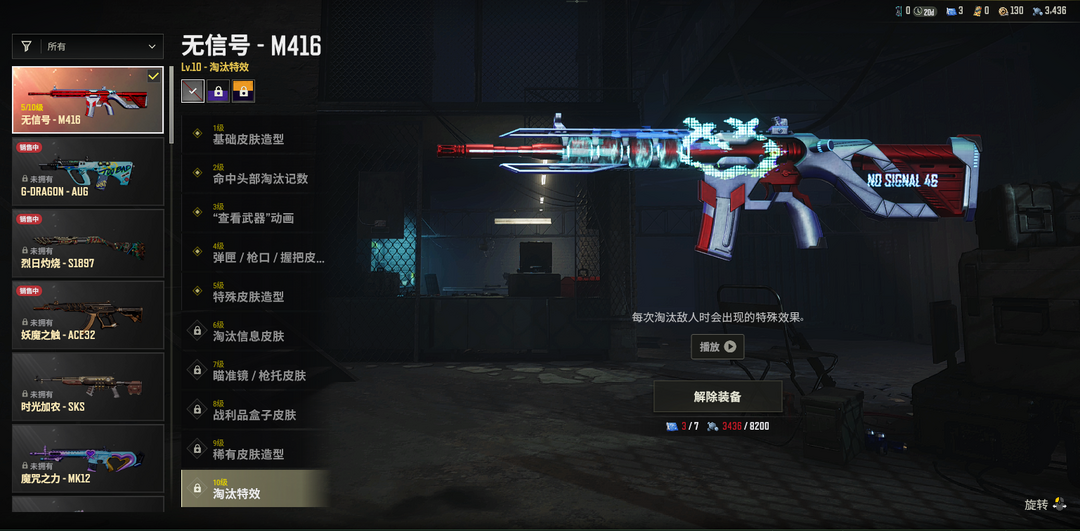Choose the 魔咒之力 - MK12 skin
Viewport: 1080px width, 531px height.
(x=88, y=458)
